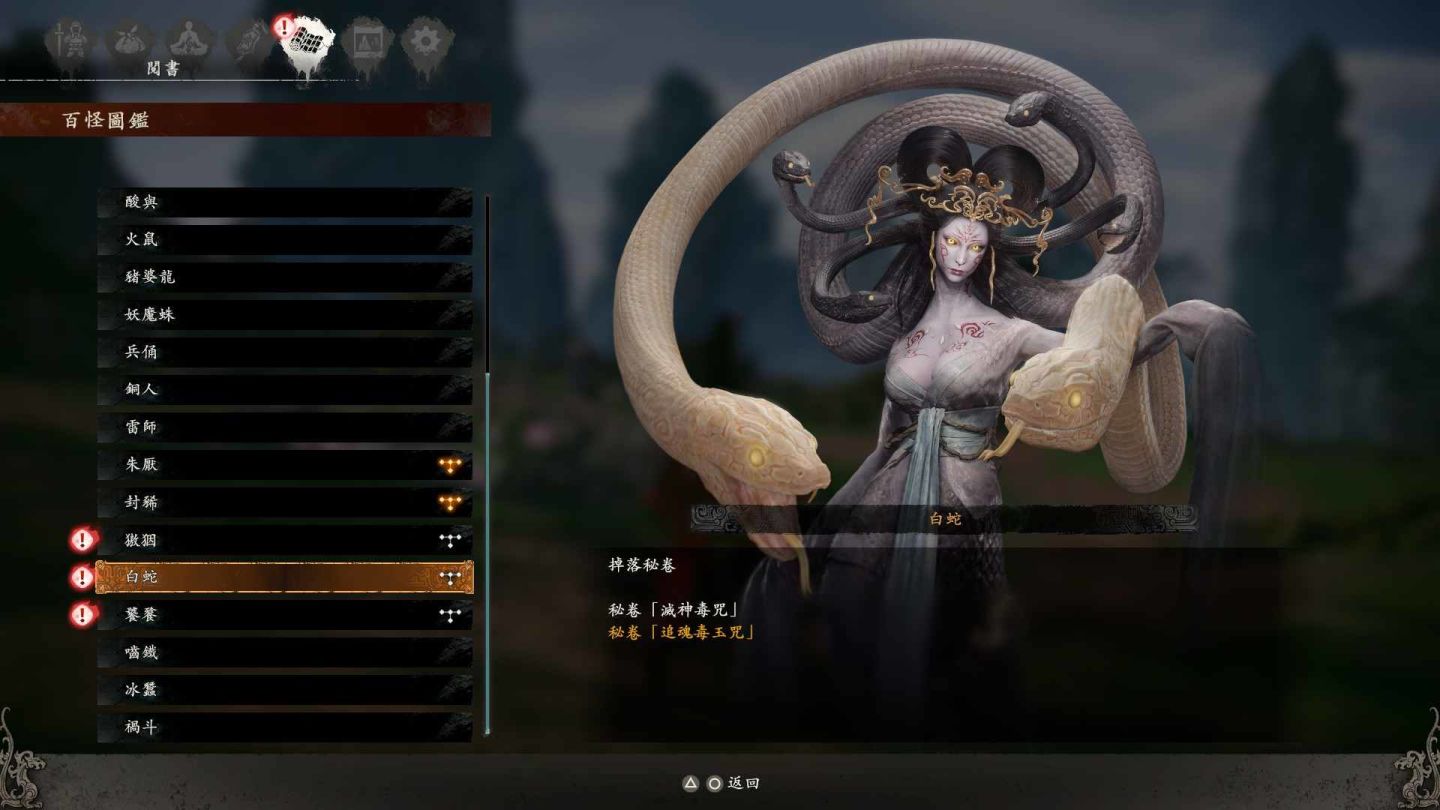Select the 饕餮 list entry
This screenshot has height=810, width=1440.
tap(284, 615)
